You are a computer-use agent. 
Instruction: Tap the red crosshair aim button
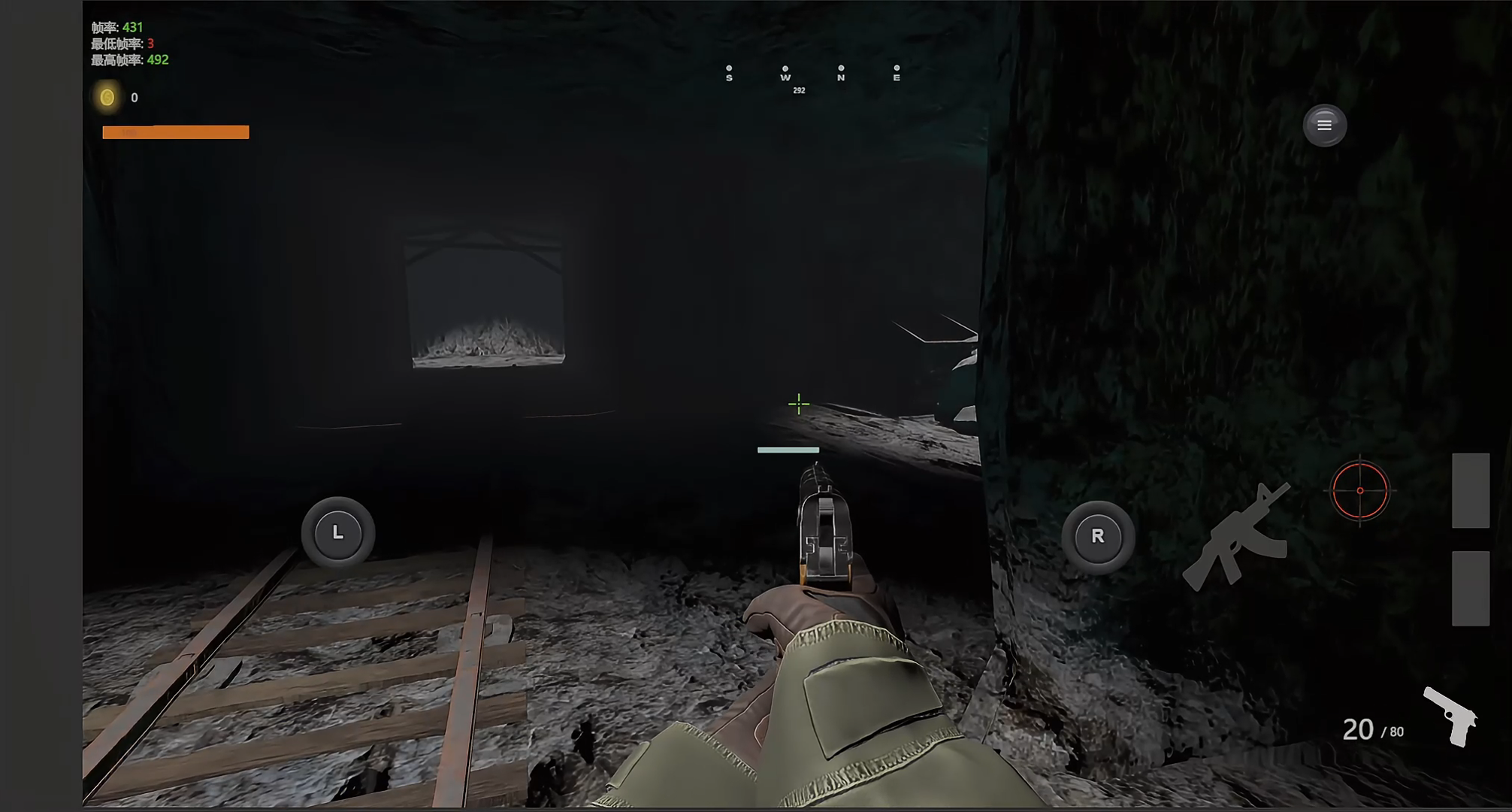1359,490
